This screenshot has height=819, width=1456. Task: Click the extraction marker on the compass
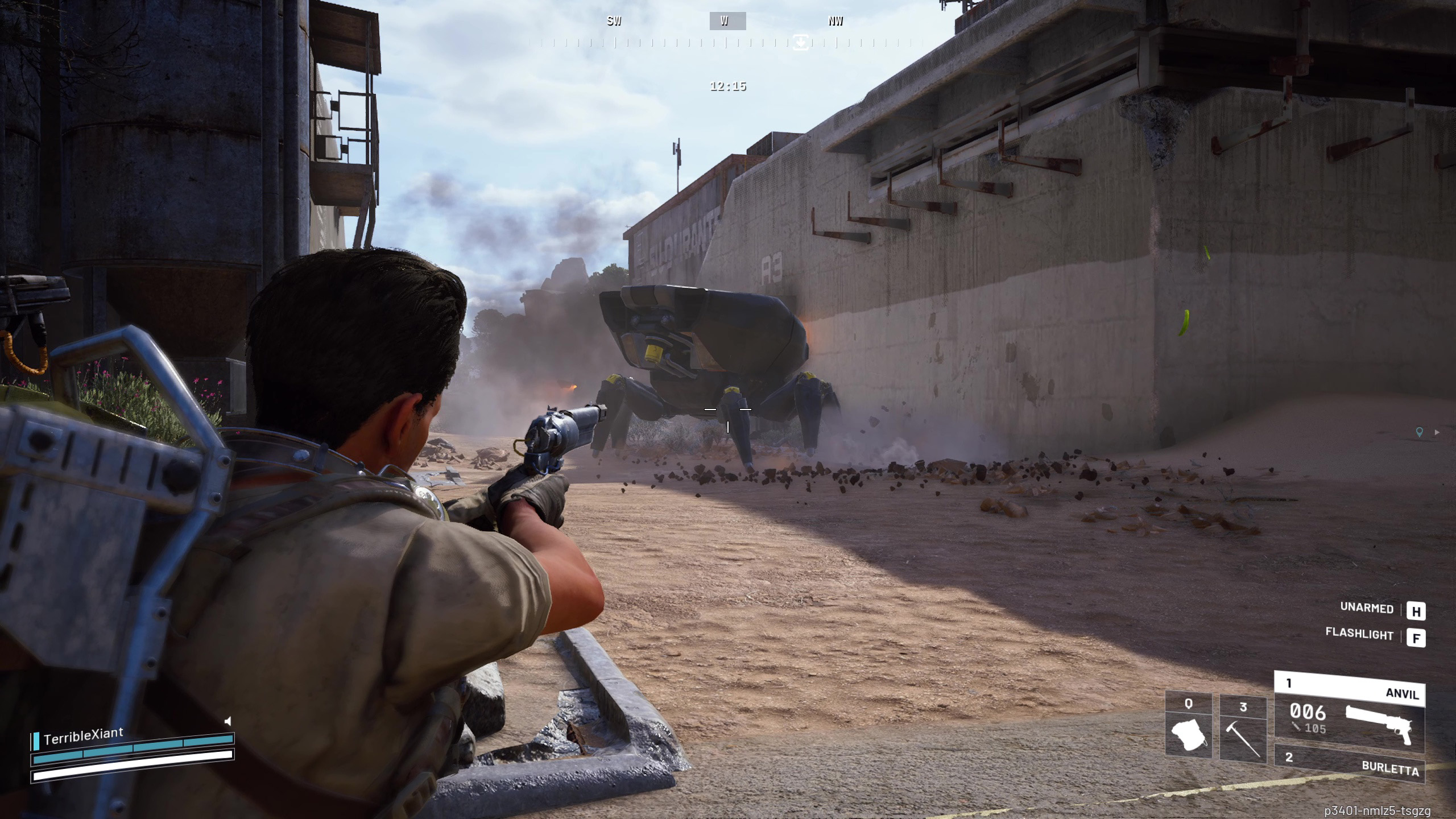[x=800, y=42]
